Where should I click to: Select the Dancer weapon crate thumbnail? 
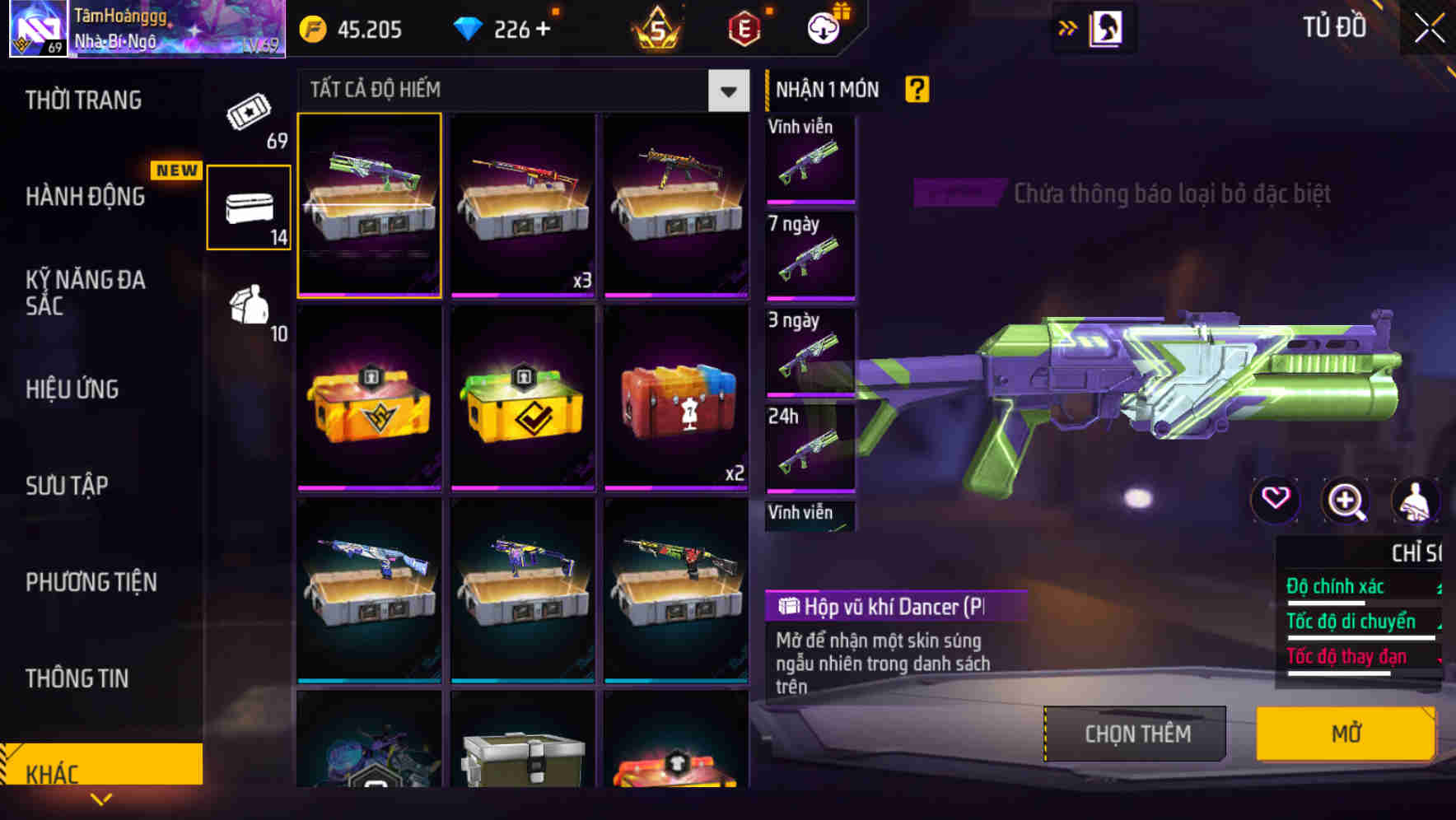click(x=369, y=206)
